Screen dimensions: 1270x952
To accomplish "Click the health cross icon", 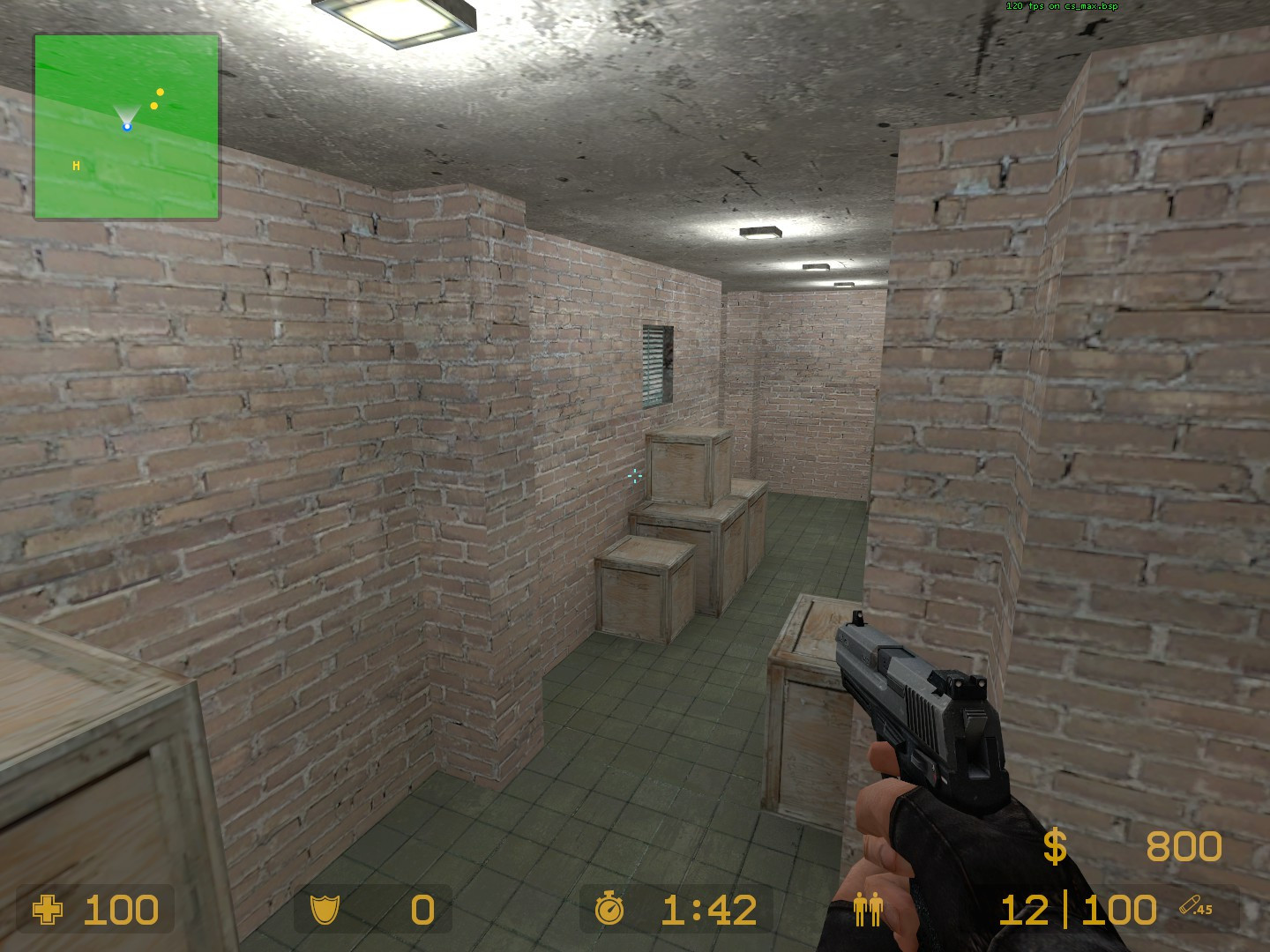I will coord(47,910).
